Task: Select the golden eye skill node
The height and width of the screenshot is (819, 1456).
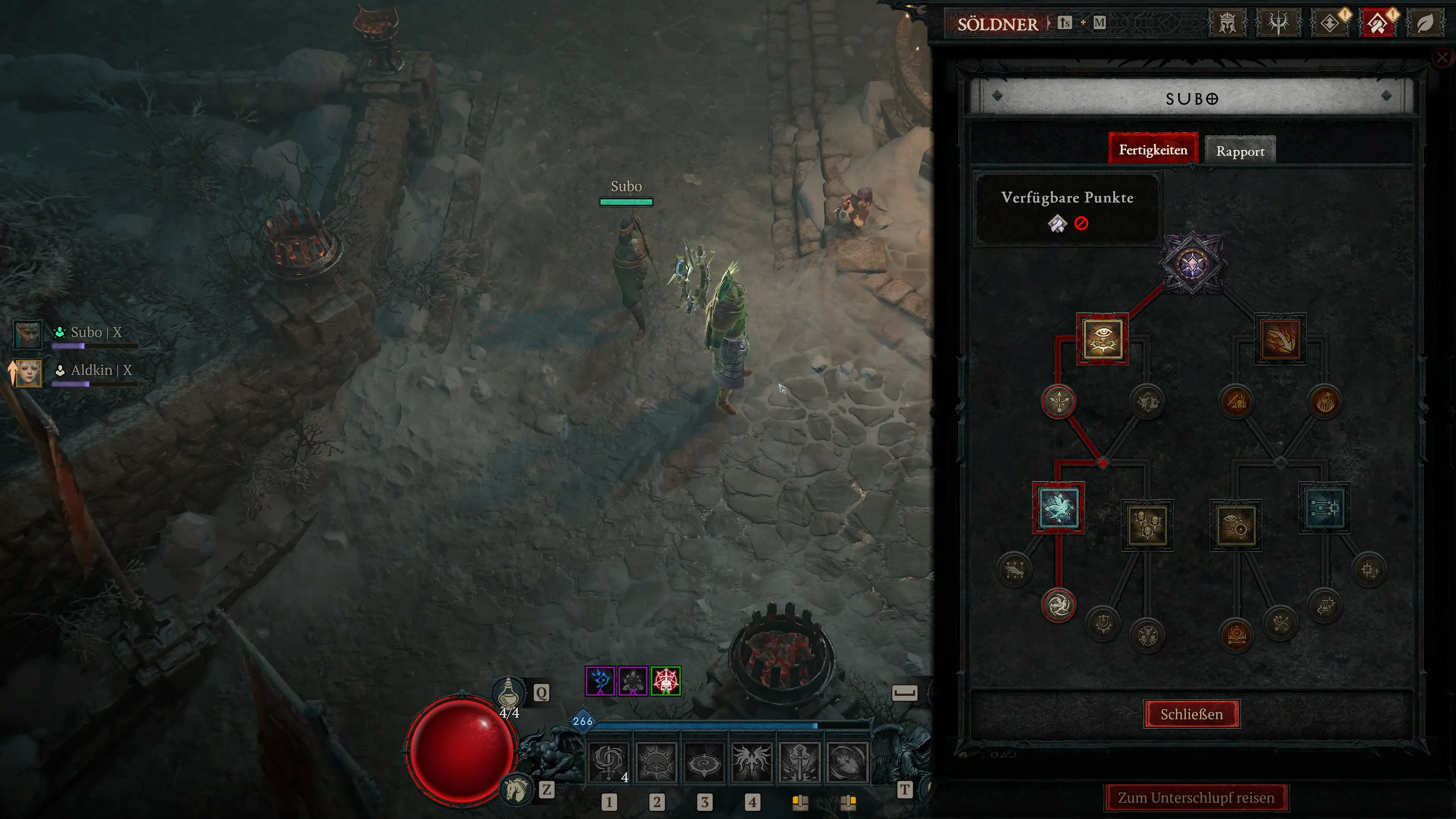Action: click(1102, 339)
